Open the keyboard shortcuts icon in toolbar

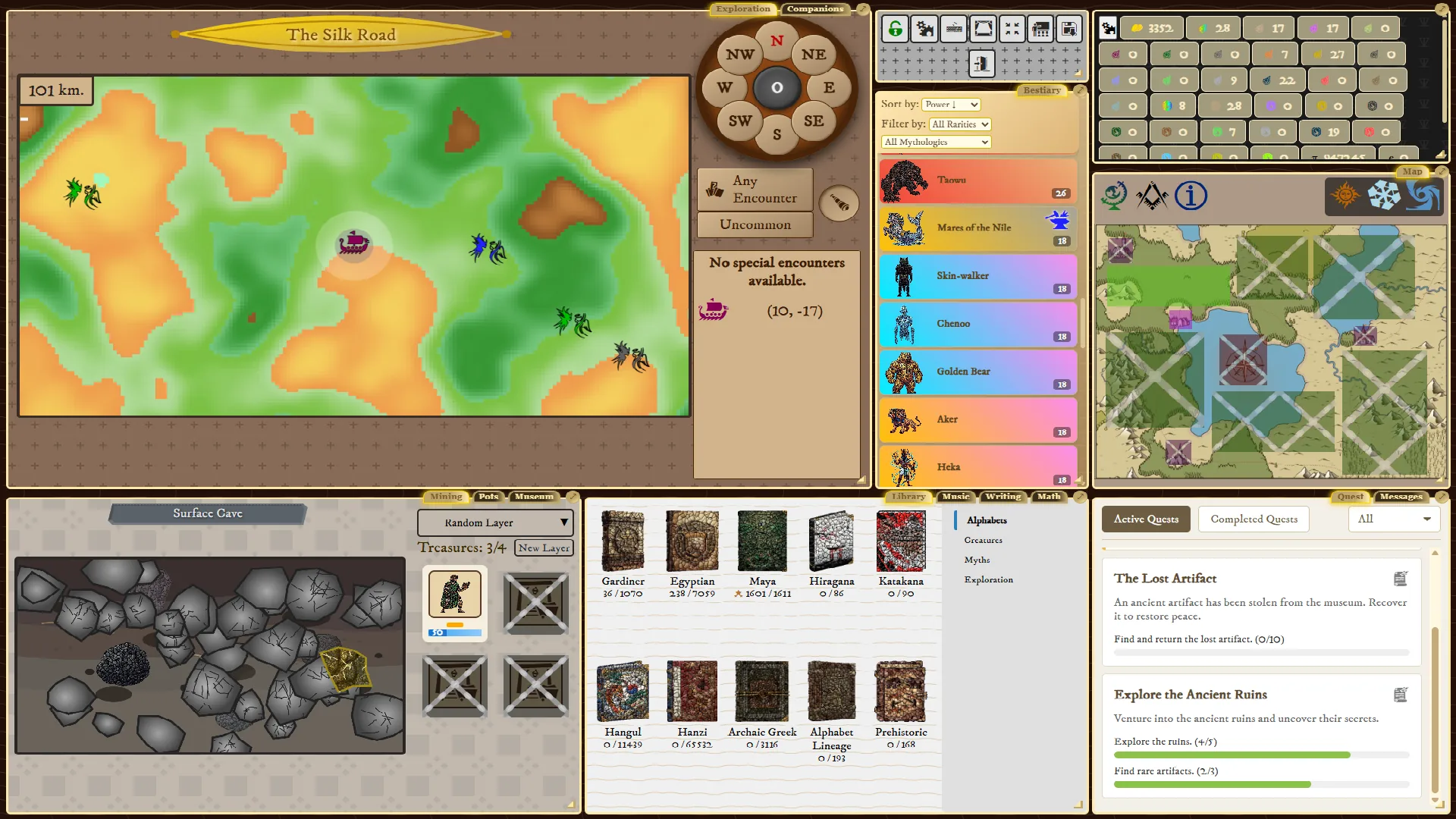pyautogui.click(x=954, y=28)
